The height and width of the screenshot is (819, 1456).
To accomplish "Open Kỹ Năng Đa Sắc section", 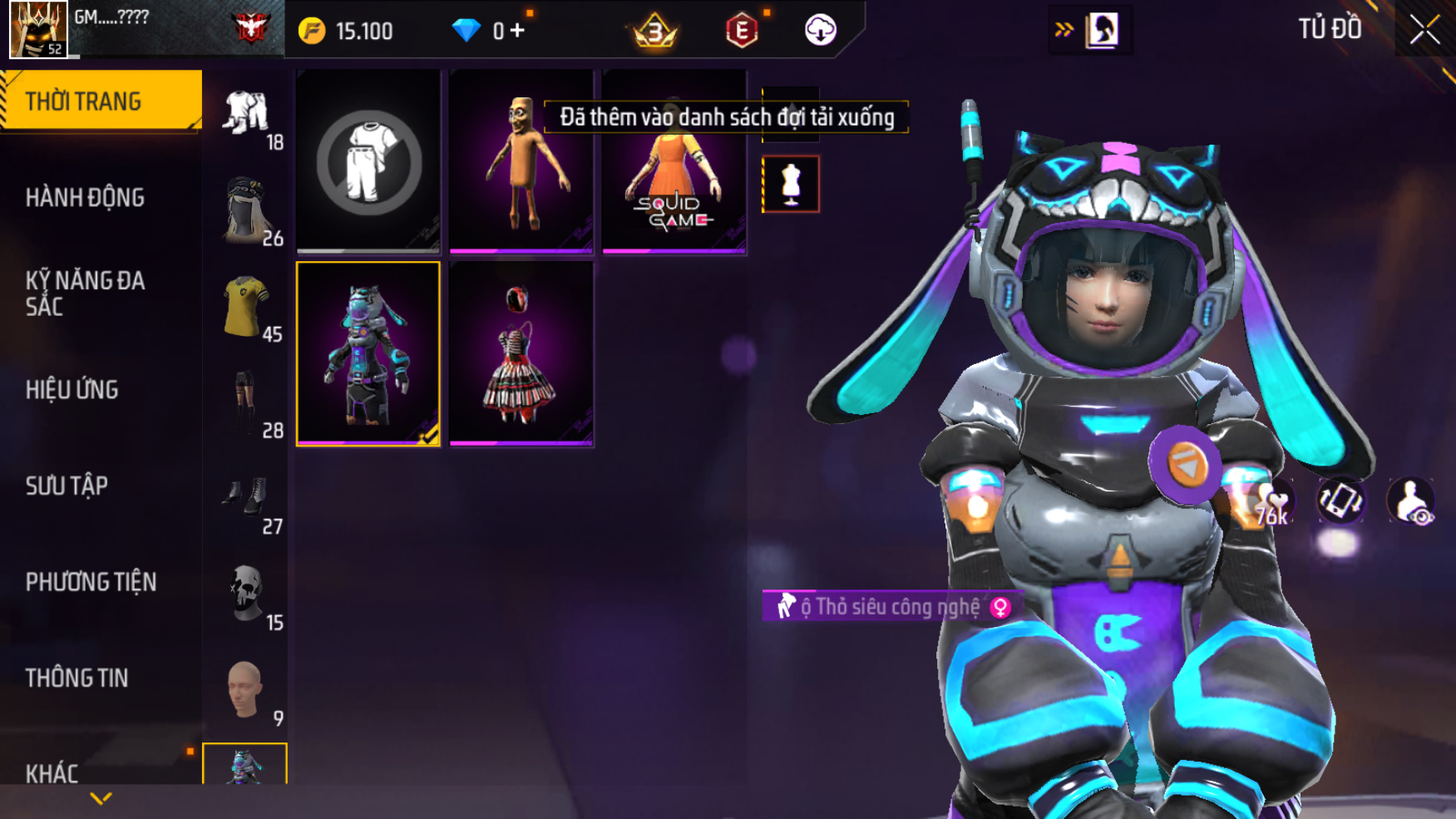I will pyautogui.click(x=85, y=294).
